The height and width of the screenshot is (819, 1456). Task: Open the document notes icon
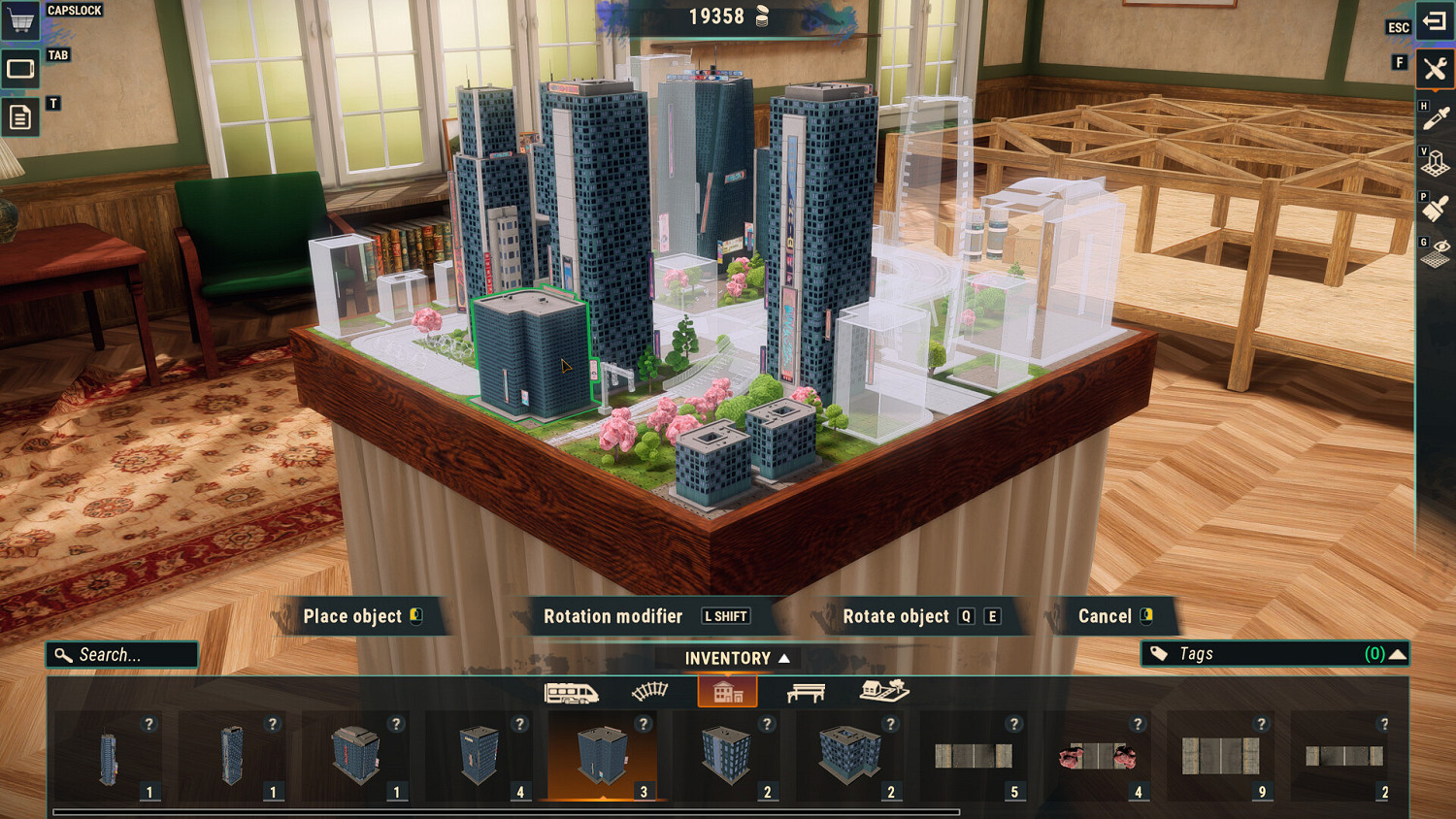point(20,117)
